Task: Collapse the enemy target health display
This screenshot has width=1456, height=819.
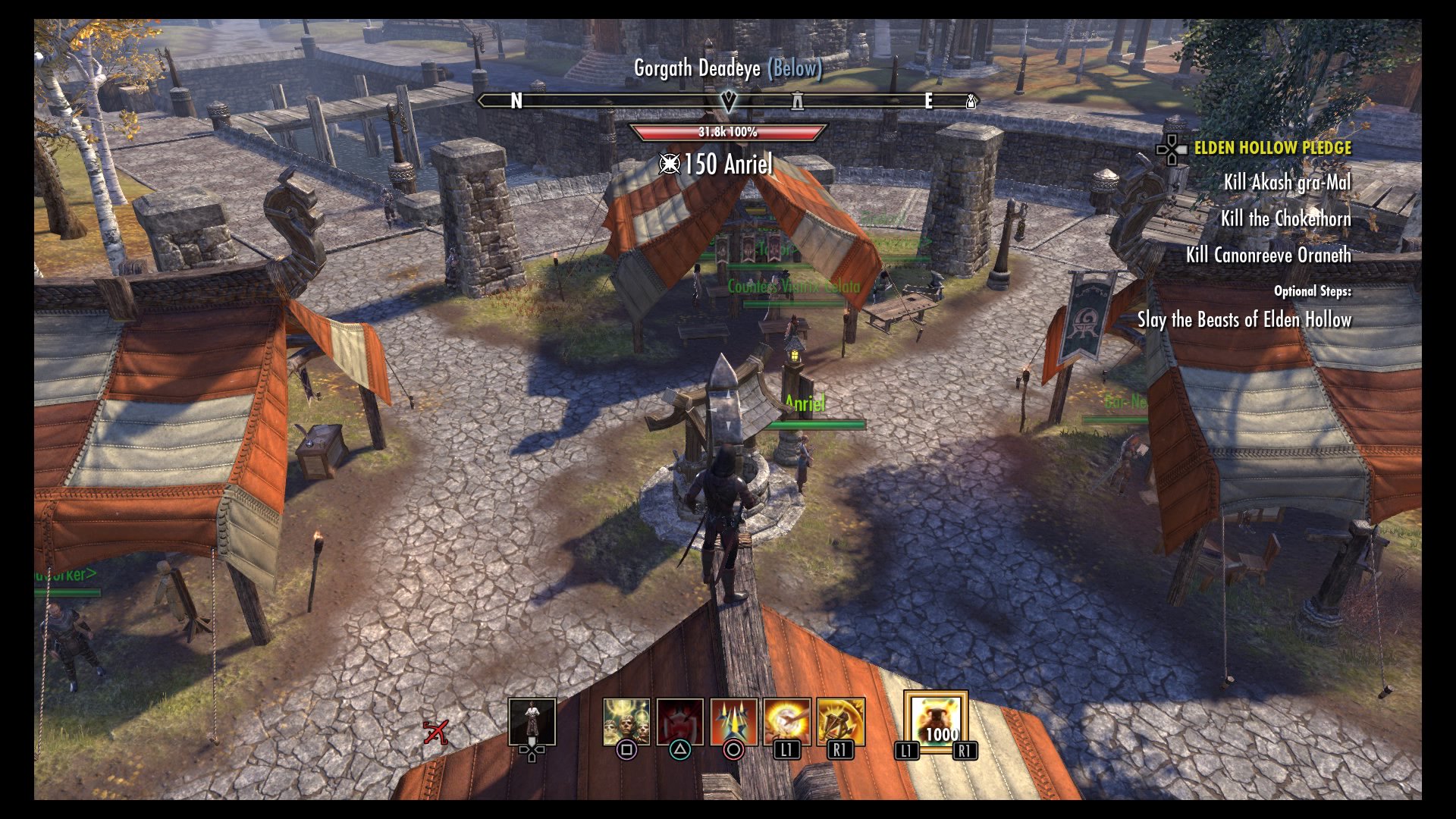Action: pos(726,131)
